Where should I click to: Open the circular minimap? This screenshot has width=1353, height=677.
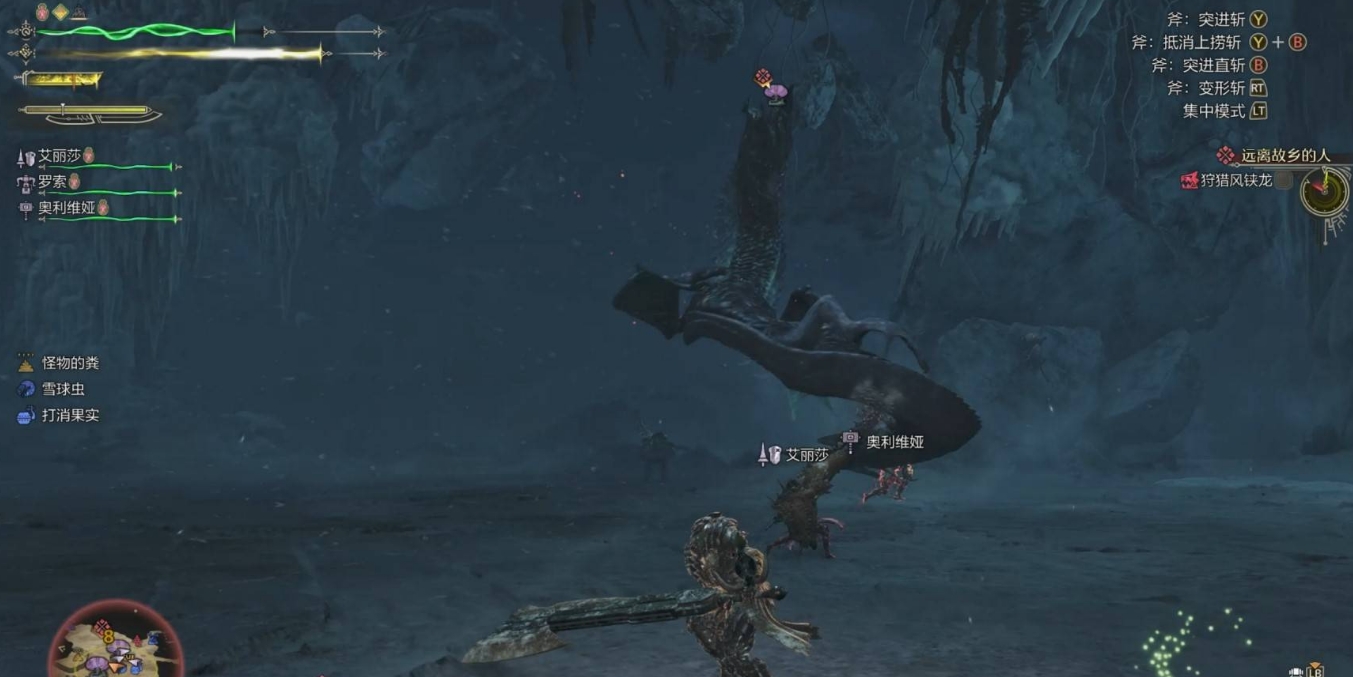tap(115, 642)
